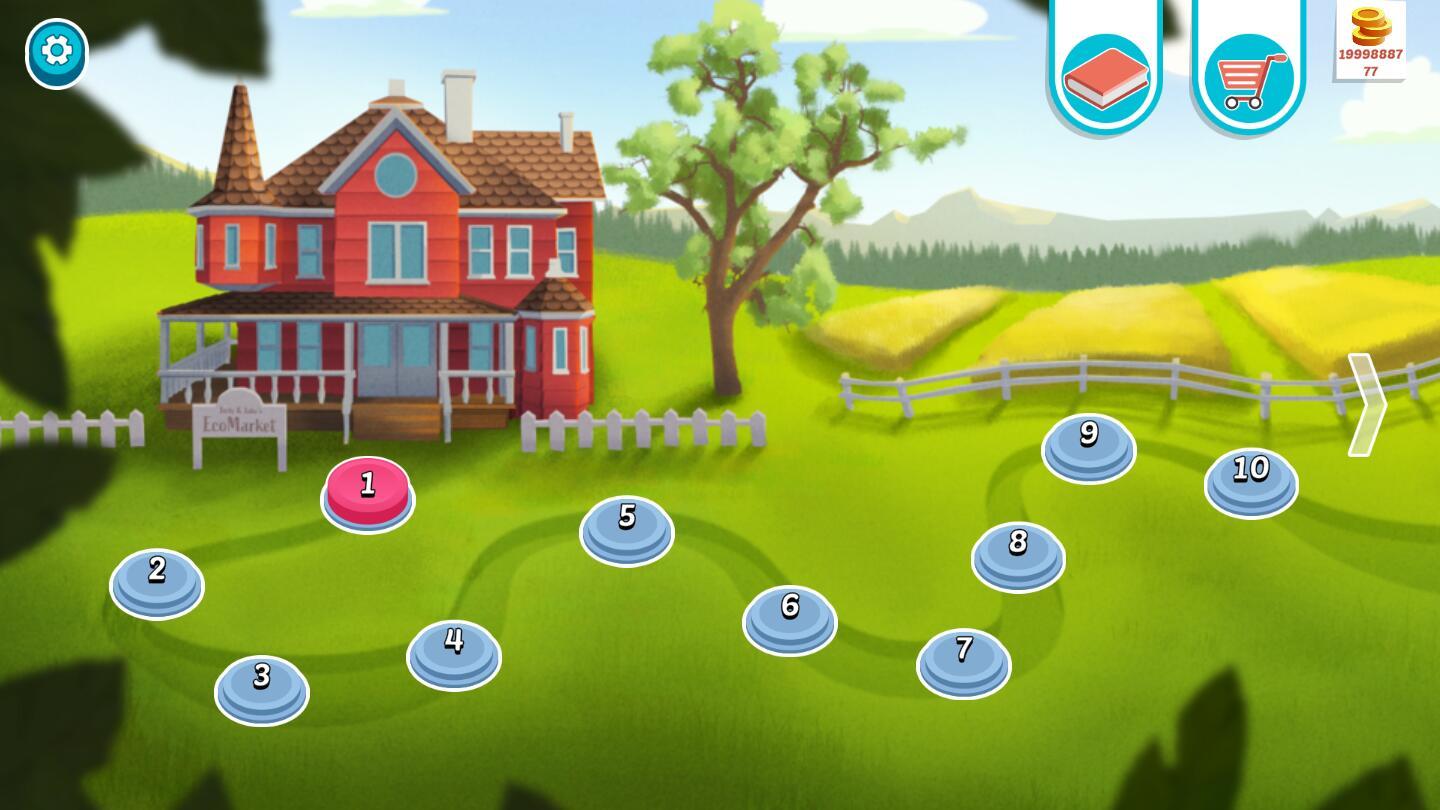This screenshot has width=1440, height=810.
Task: Open the gear settings menu
Action: (x=57, y=52)
